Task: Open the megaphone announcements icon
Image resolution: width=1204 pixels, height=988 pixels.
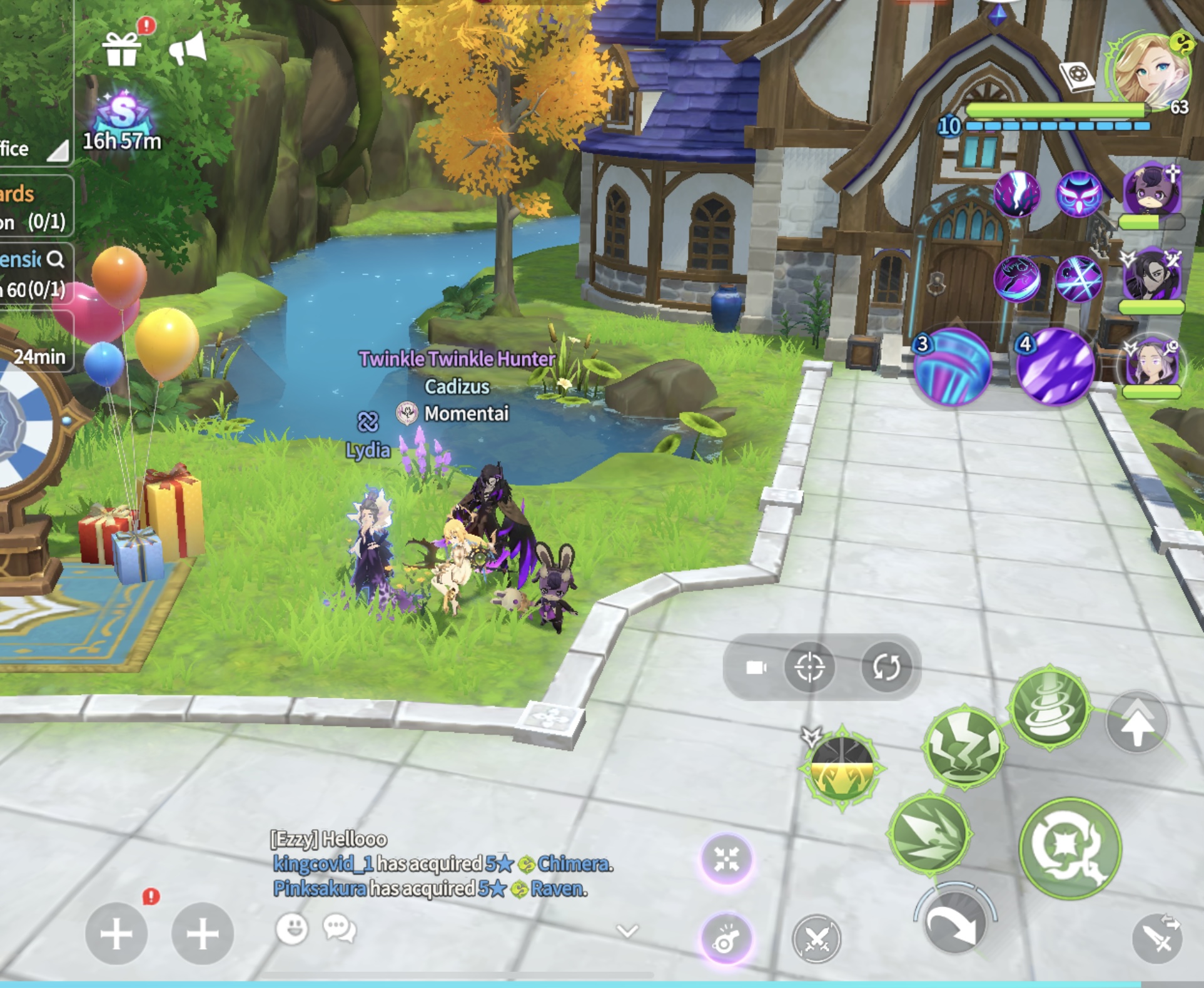Action: (x=188, y=48)
